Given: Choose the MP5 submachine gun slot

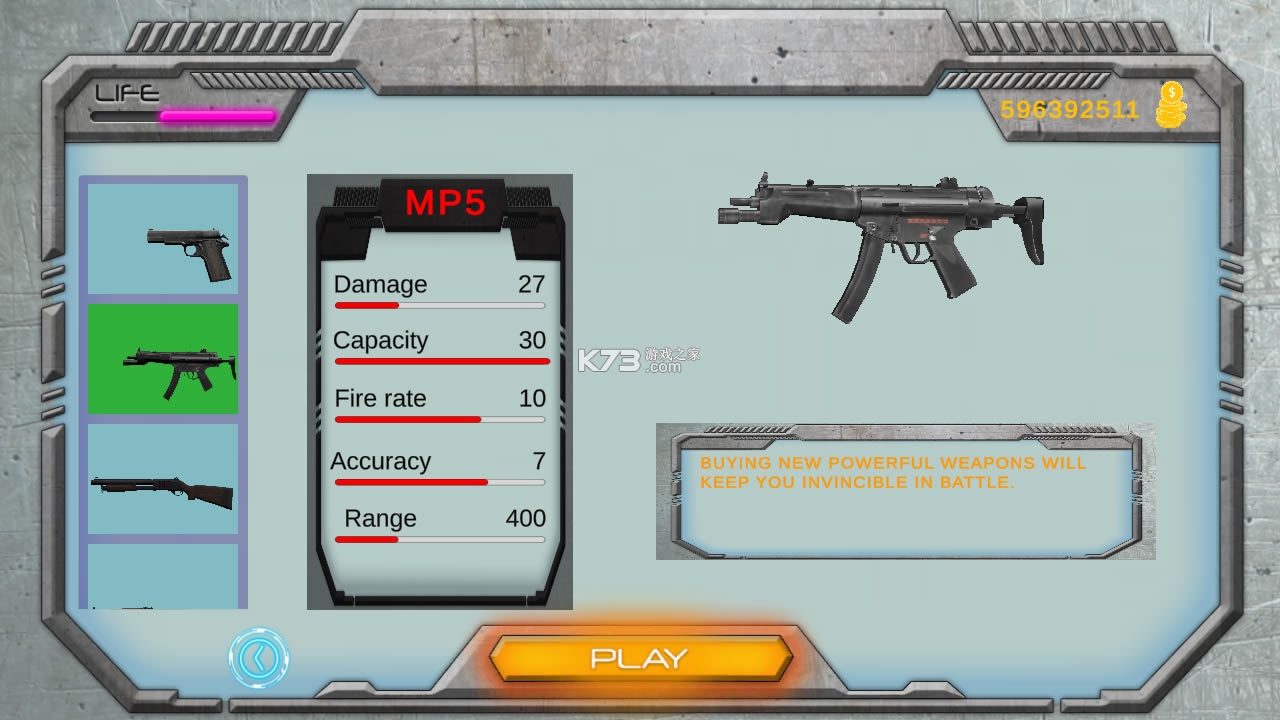Looking at the screenshot, I should [x=163, y=359].
